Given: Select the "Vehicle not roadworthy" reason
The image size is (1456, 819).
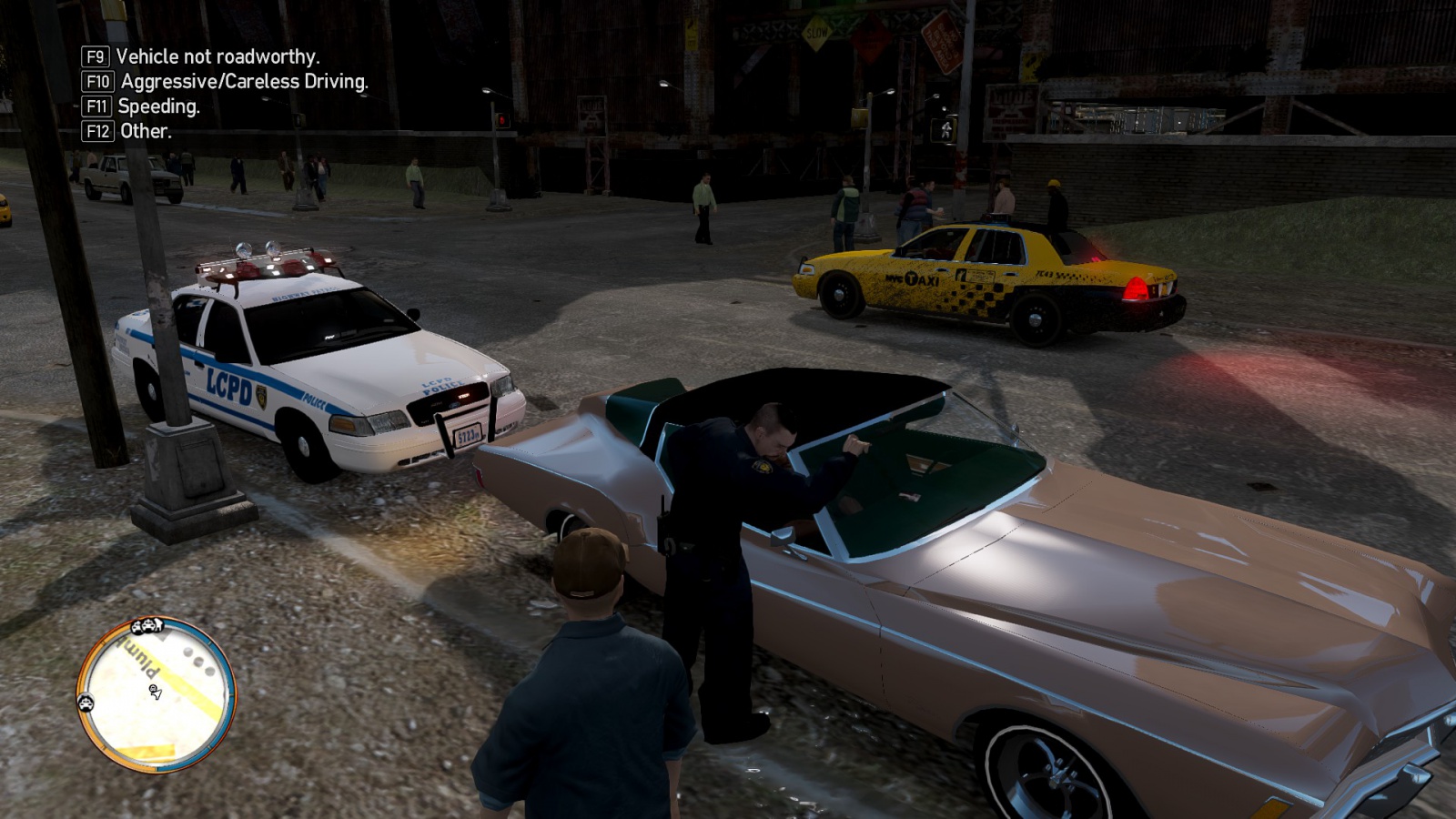Looking at the screenshot, I should pyautogui.click(x=217, y=56).
